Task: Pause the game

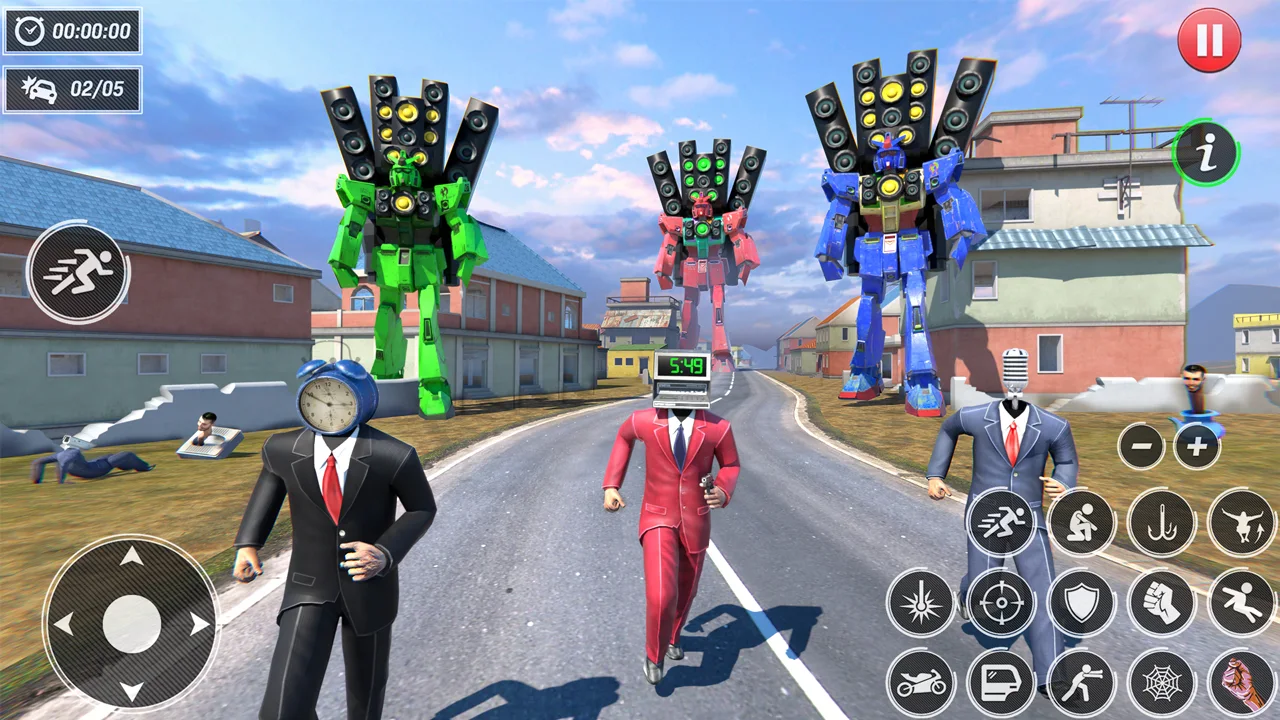Action: pyautogui.click(x=1207, y=41)
